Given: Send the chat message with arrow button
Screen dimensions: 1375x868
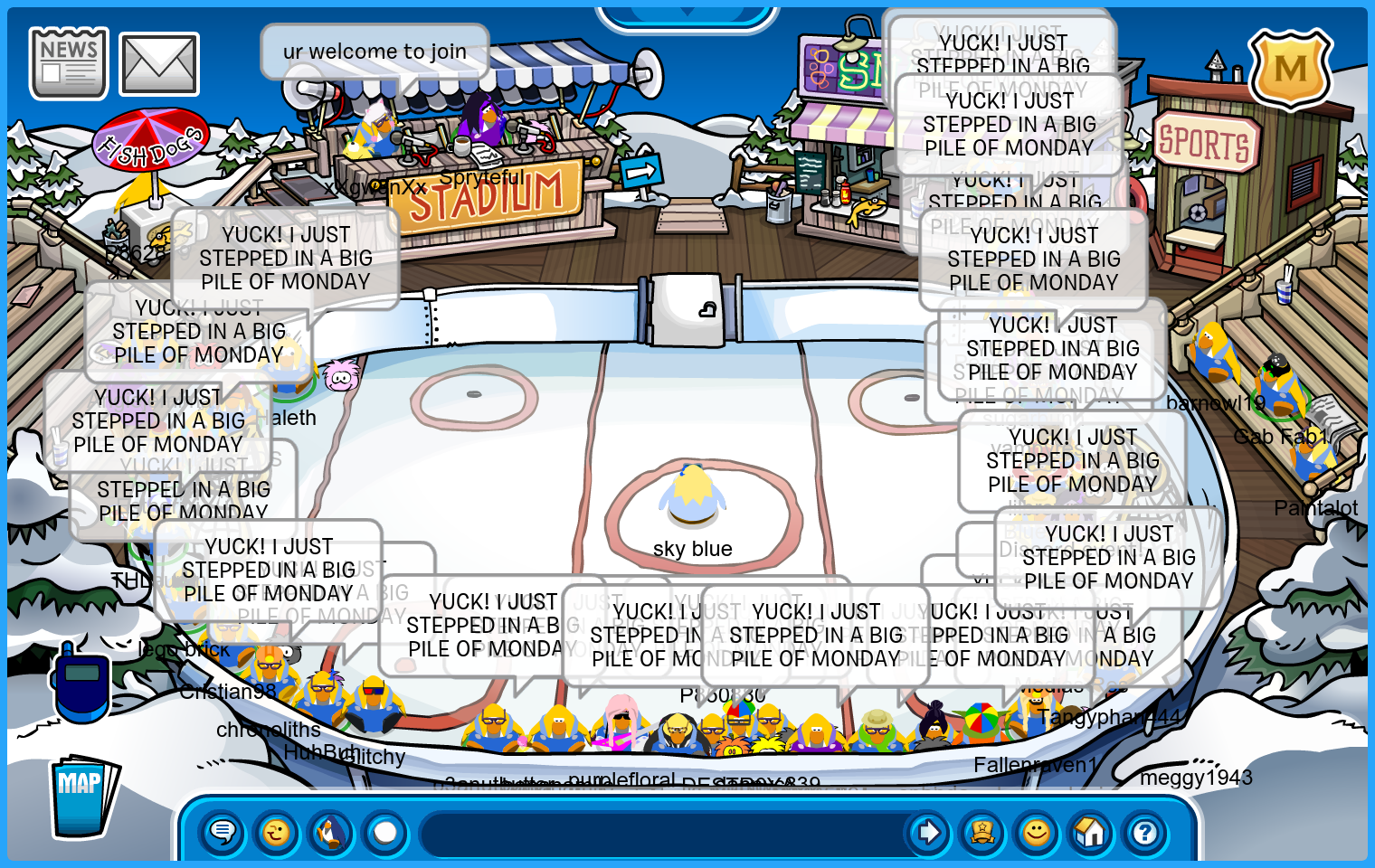Looking at the screenshot, I should click(927, 832).
